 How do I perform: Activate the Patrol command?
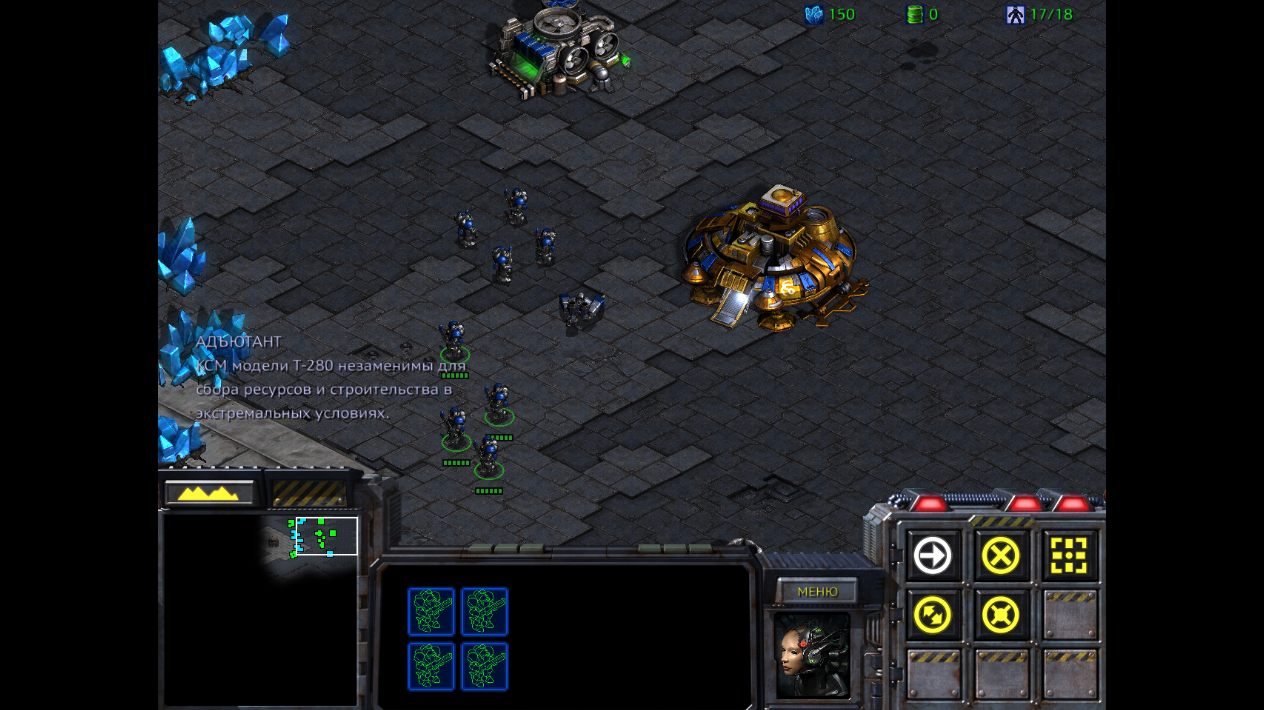[933, 615]
